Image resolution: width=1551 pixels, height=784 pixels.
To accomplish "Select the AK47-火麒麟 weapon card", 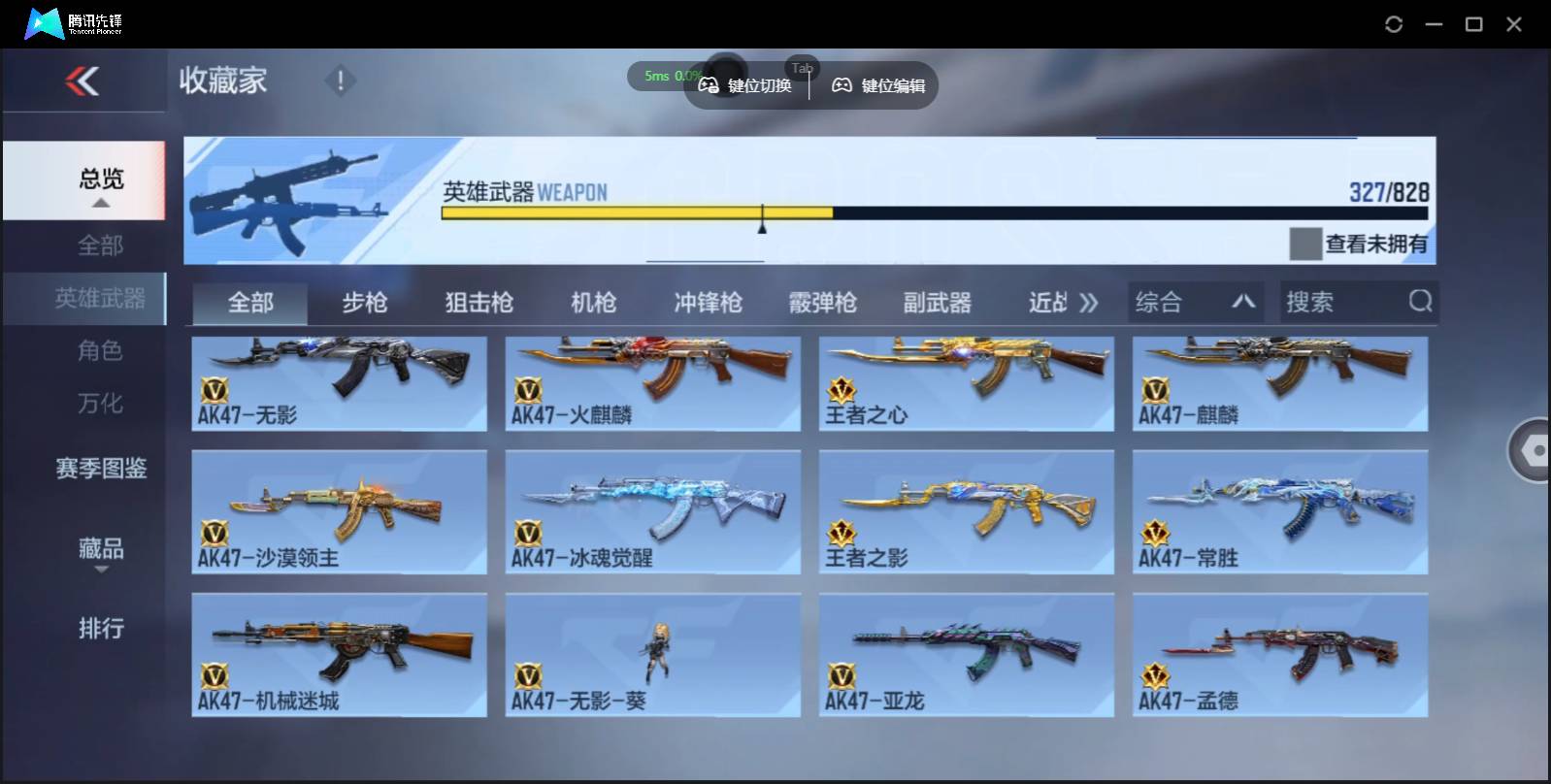I will point(652,384).
